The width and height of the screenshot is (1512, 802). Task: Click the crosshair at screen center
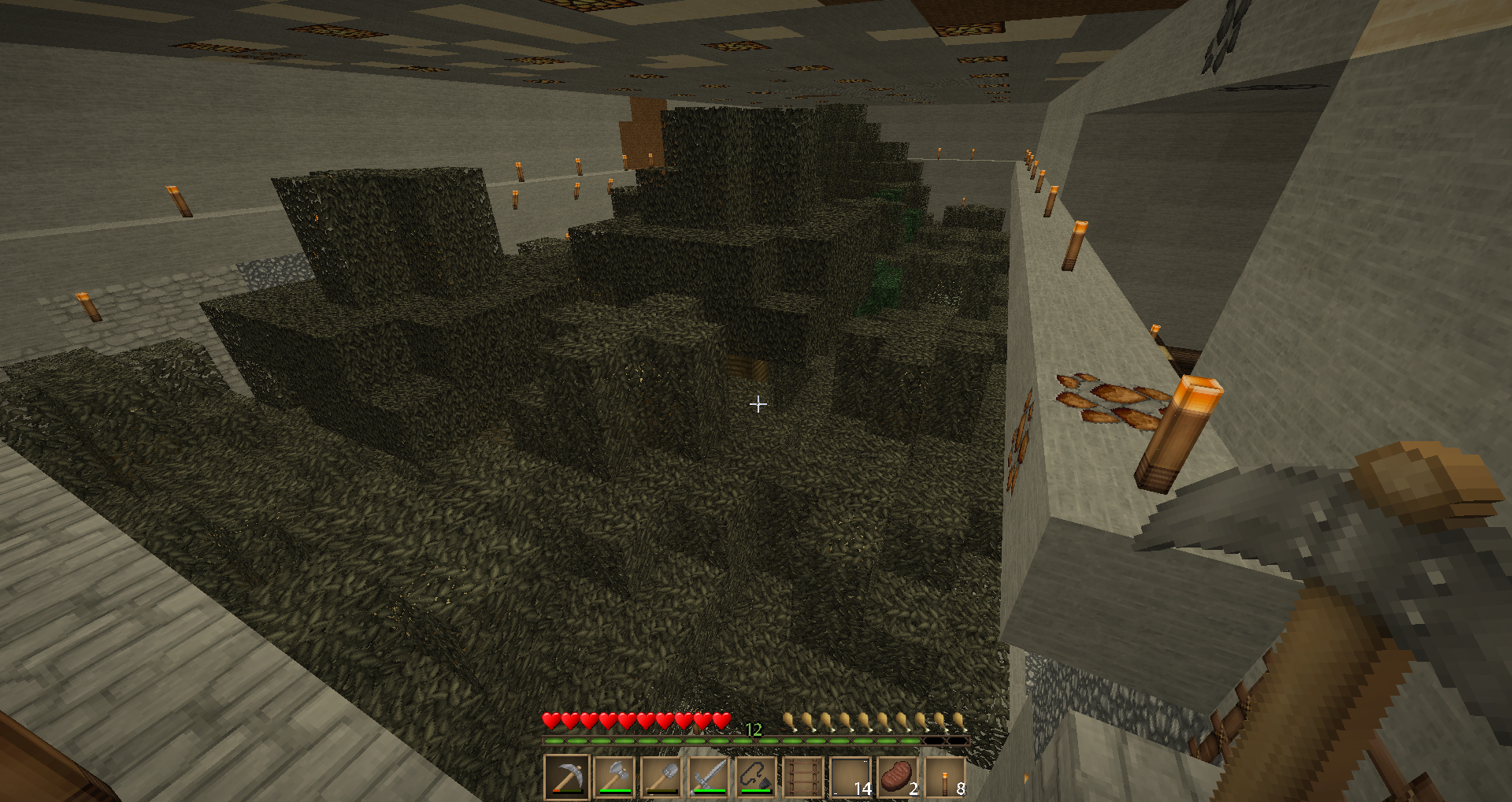[x=758, y=404]
